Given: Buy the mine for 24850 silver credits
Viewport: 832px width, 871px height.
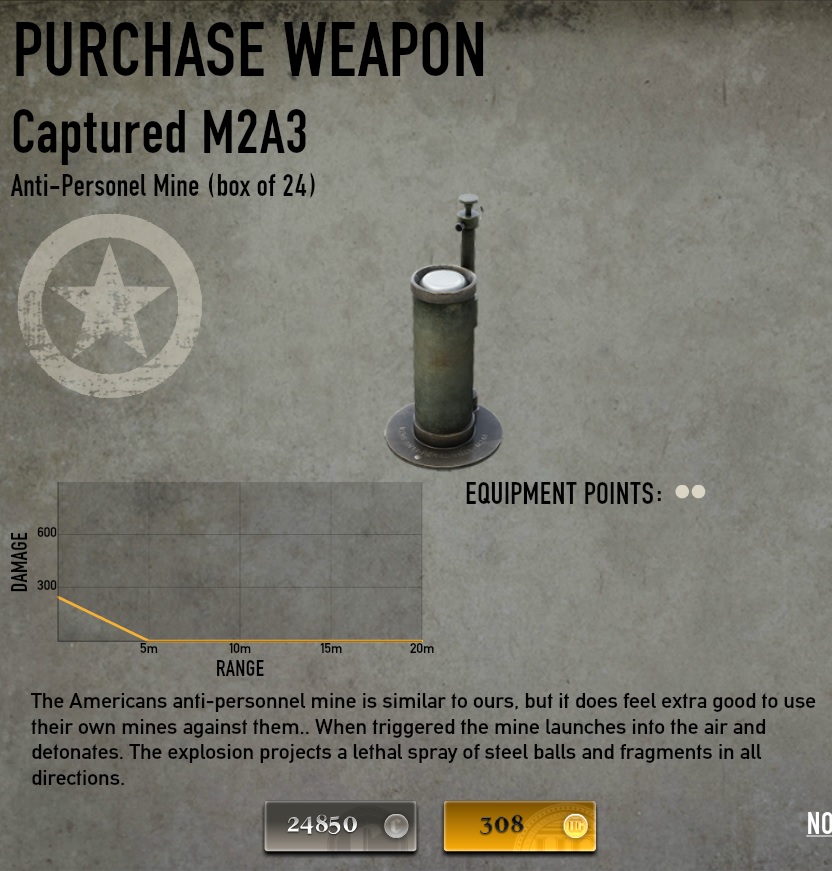Looking at the screenshot, I should (340, 826).
